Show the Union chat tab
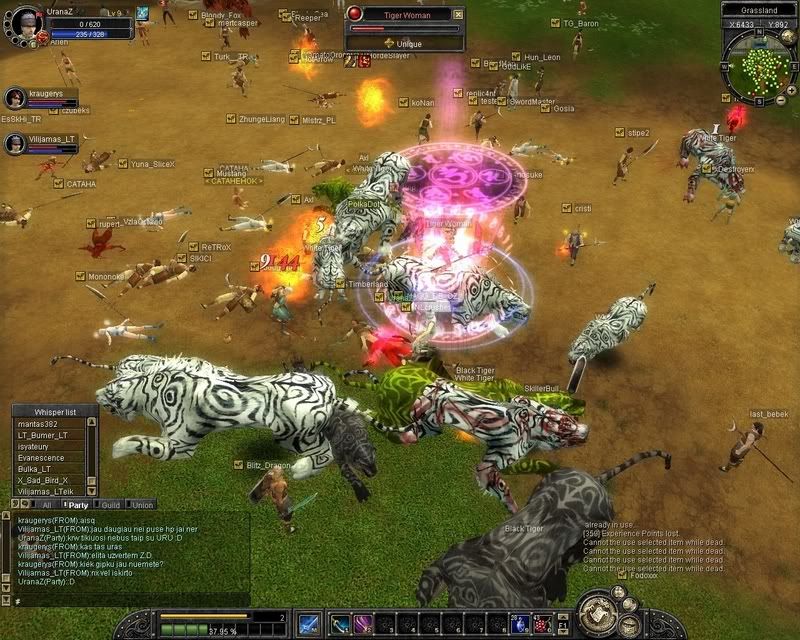Screen dimensions: 800x640 [x=141, y=505]
